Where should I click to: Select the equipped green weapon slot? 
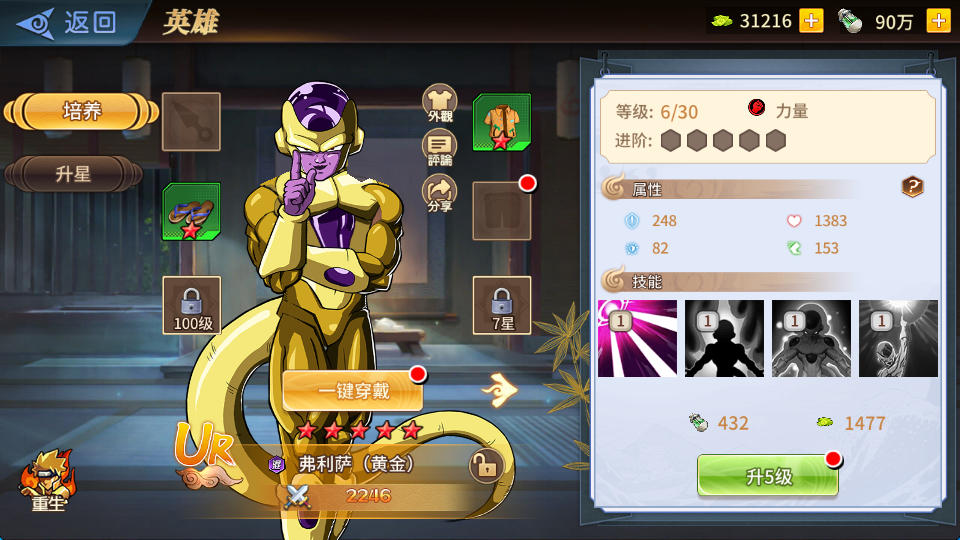(x=191, y=211)
